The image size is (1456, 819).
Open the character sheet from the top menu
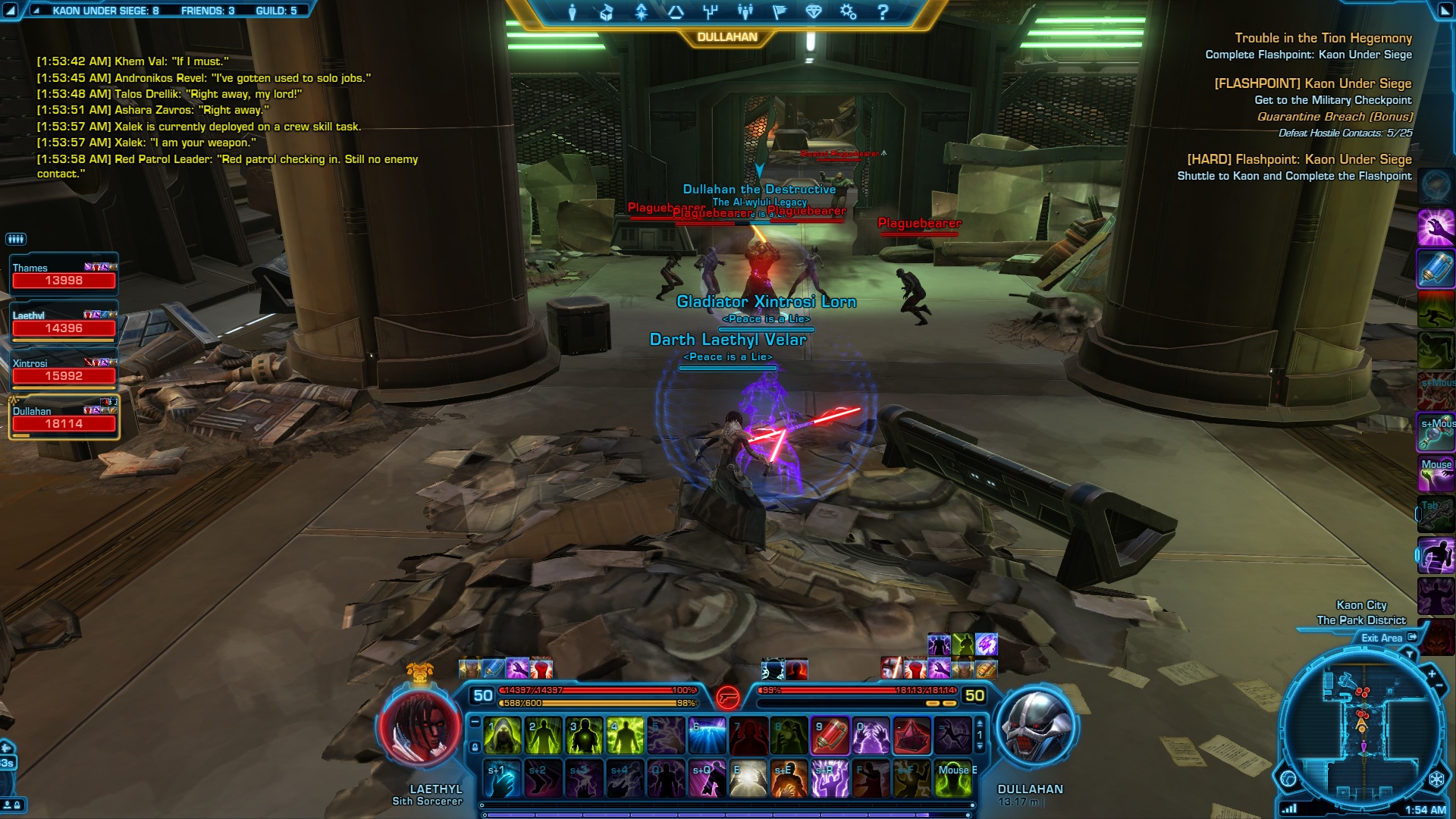[x=573, y=12]
